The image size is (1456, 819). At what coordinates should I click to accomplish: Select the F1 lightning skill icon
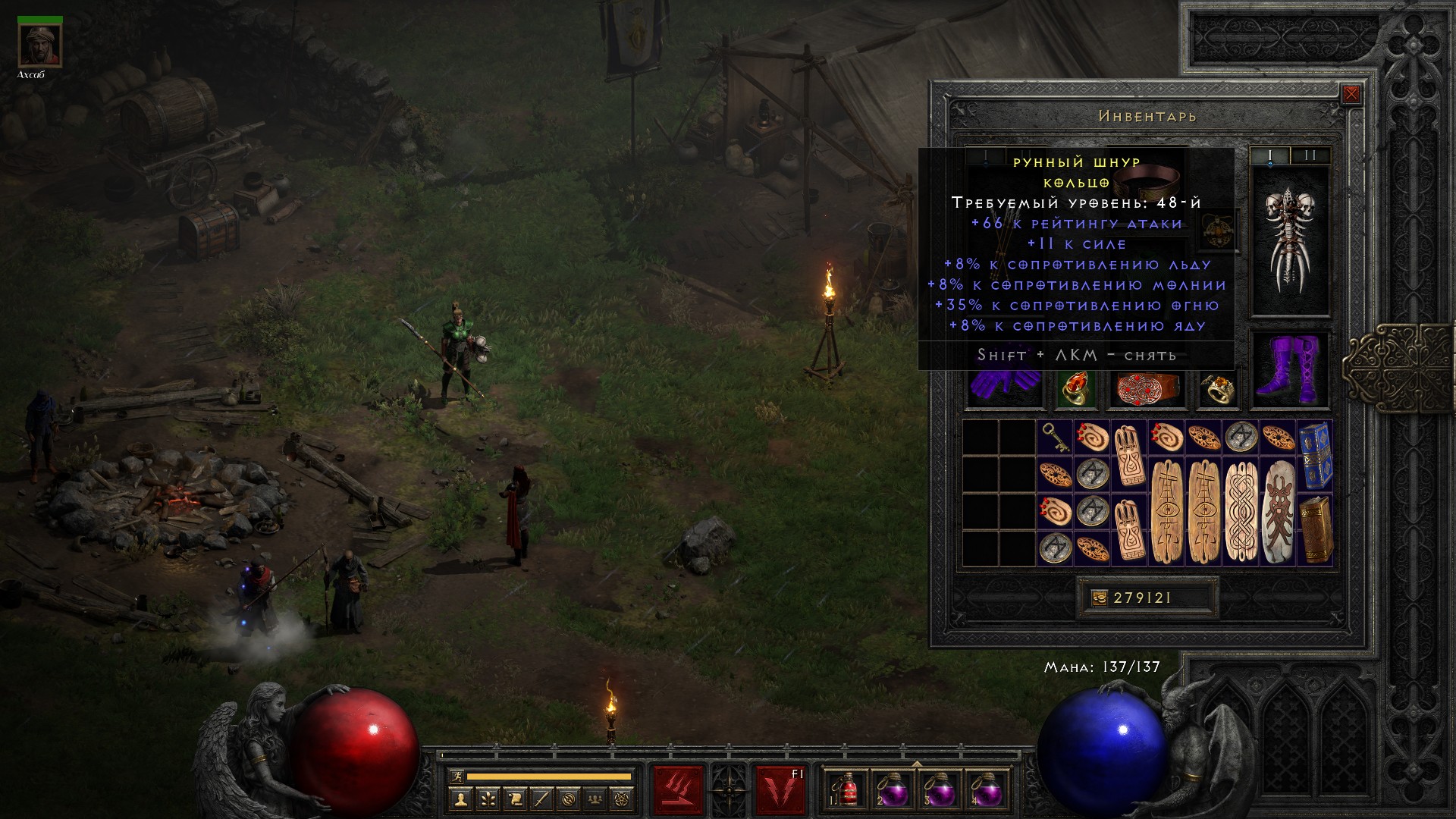(779, 790)
